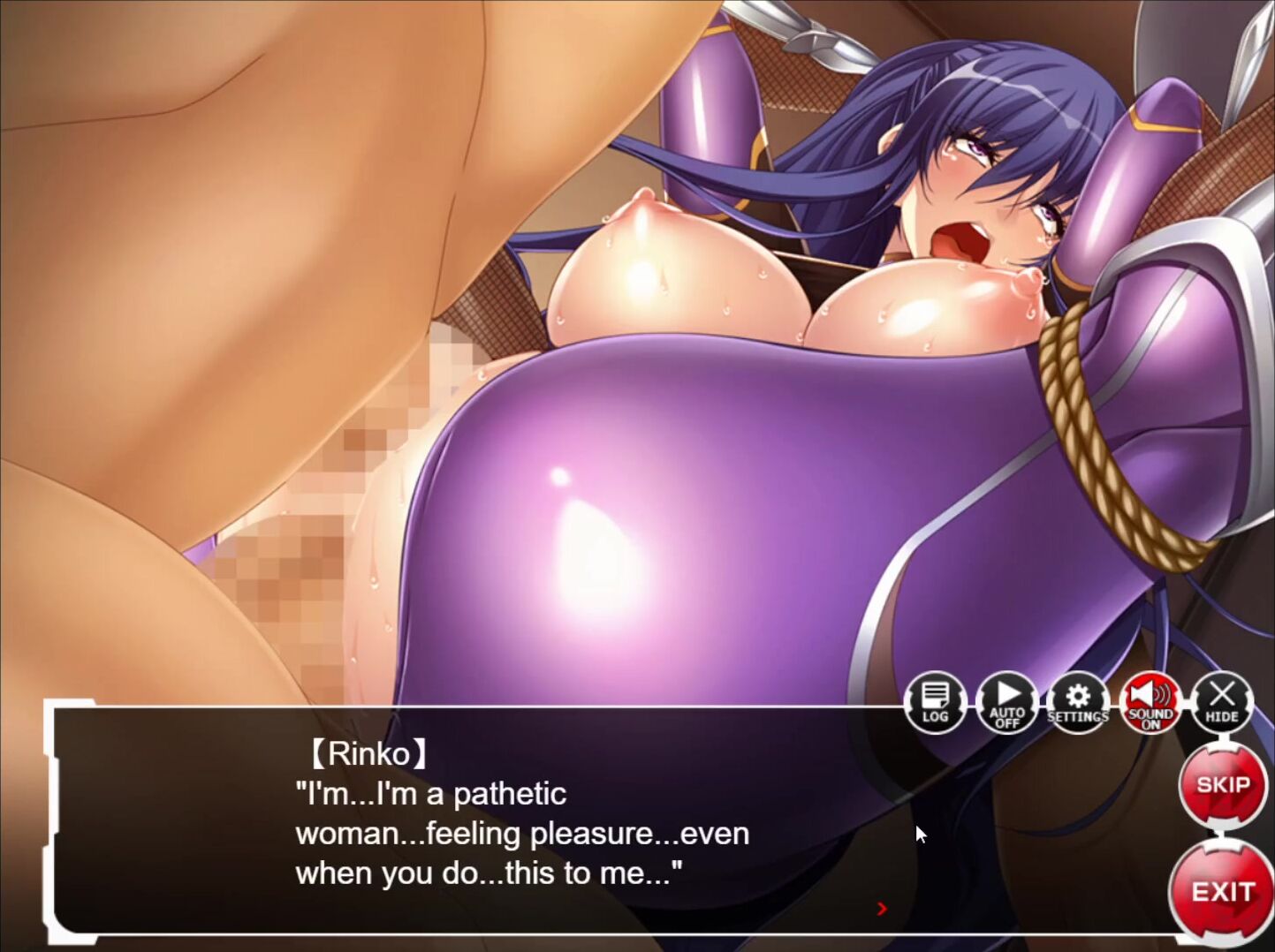Hide the dialogue box with Hide
This screenshot has height=952, width=1275.
tap(1222, 703)
